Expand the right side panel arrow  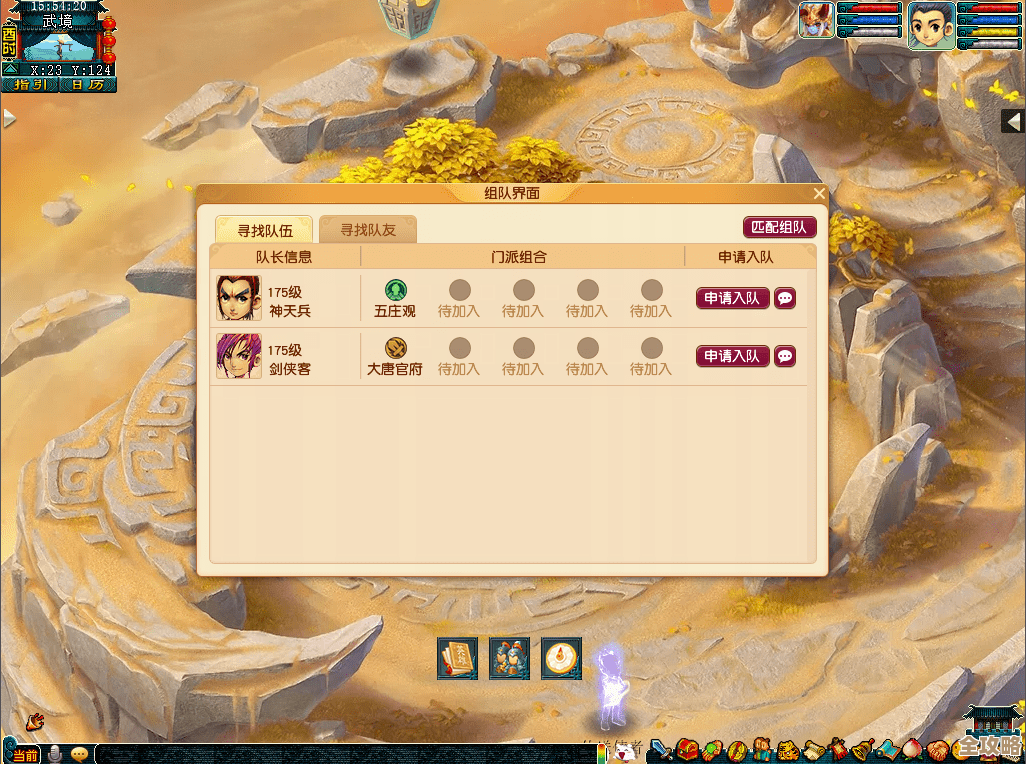[x=1013, y=121]
